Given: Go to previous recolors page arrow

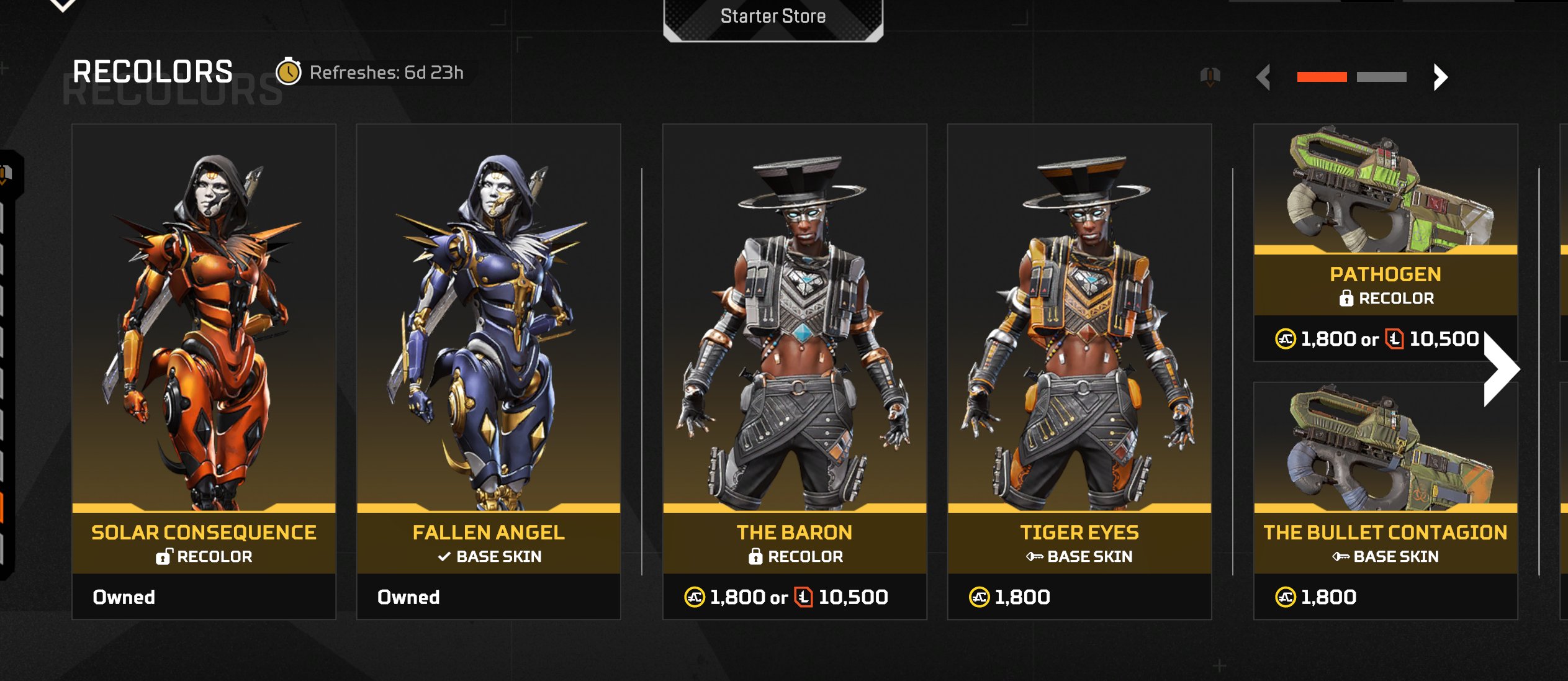Looking at the screenshot, I should [1263, 78].
